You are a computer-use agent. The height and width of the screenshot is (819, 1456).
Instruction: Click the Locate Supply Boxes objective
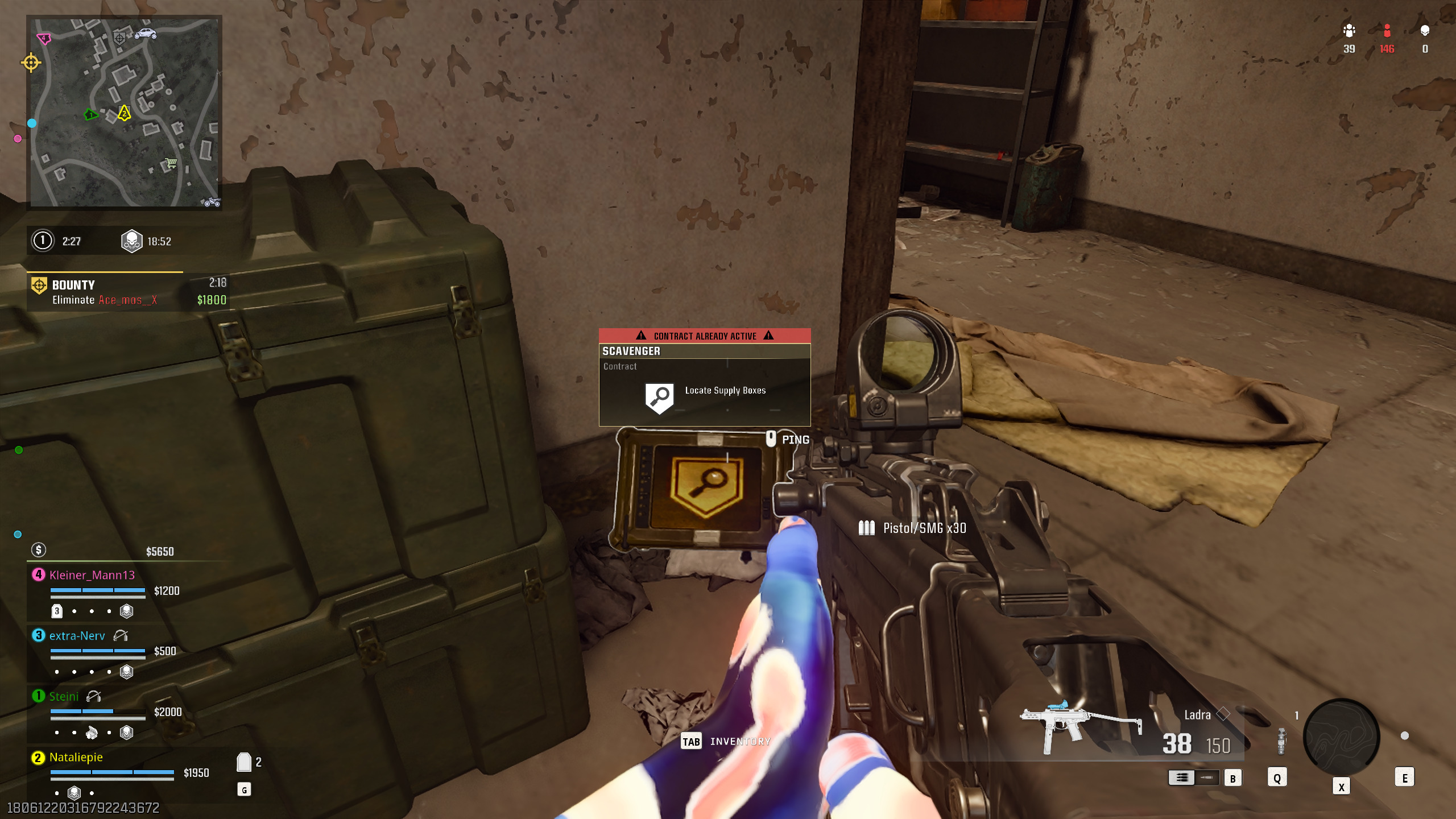[x=725, y=391]
